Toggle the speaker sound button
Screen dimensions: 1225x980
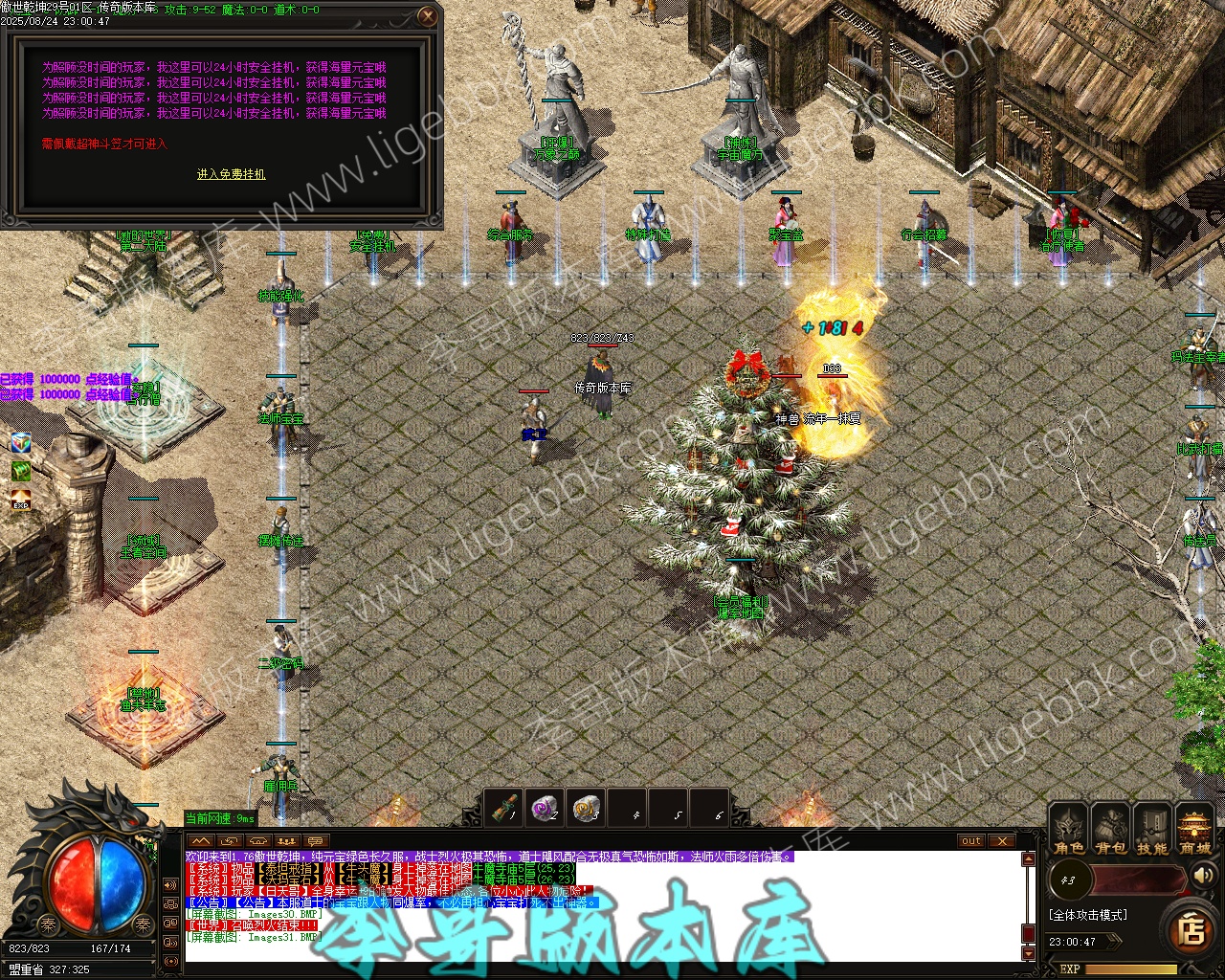click(1202, 875)
